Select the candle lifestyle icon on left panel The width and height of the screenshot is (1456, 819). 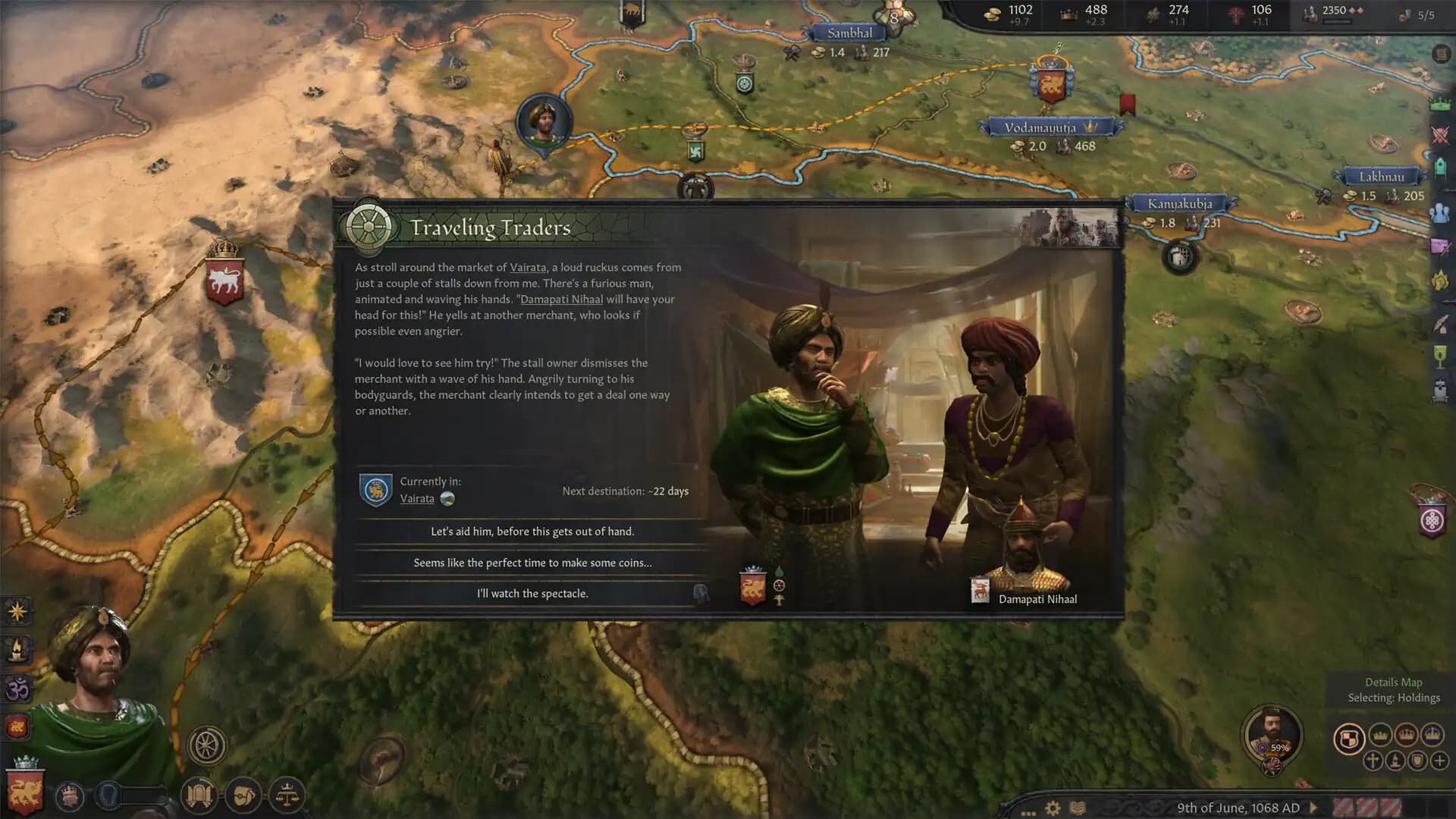[x=17, y=648]
